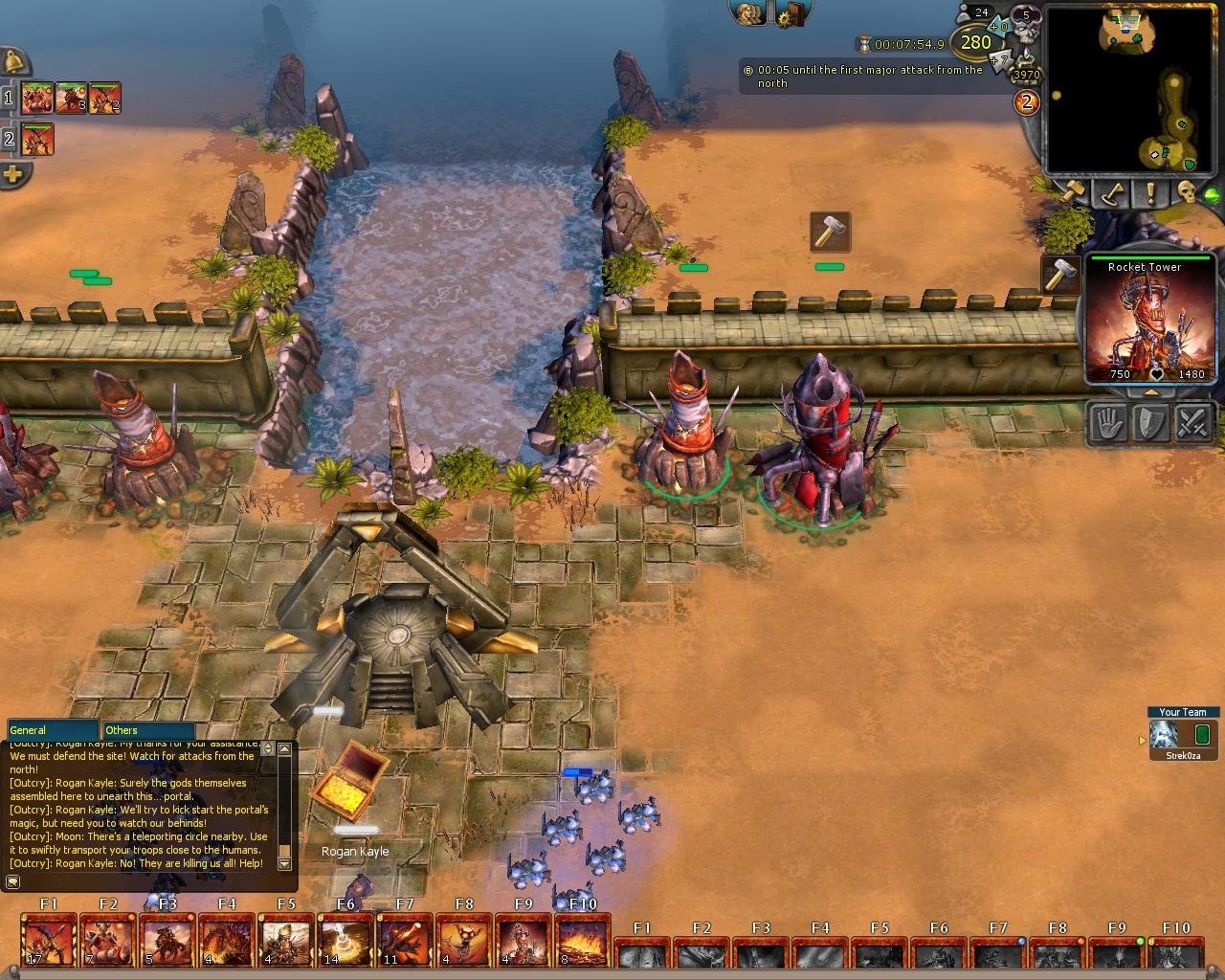
Task: Open the General chat tab
Action: coord(53,730)
